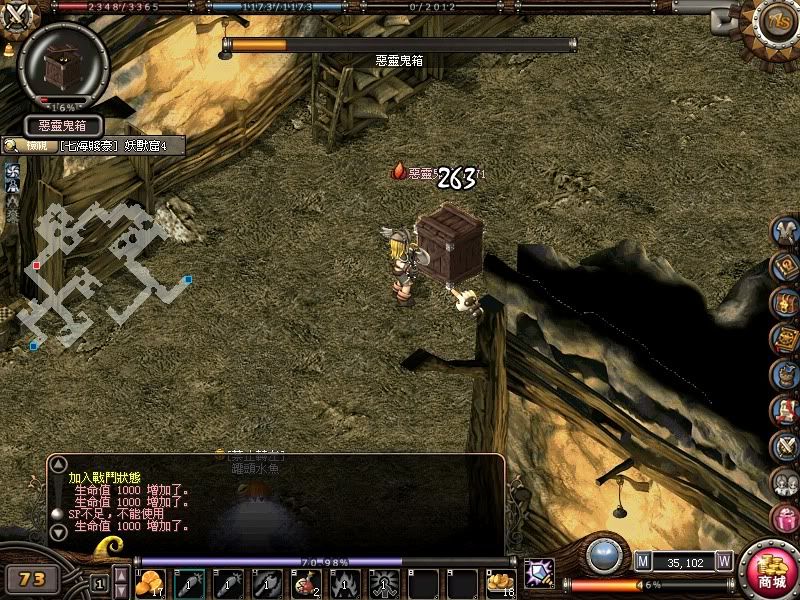The width and height of the screenshot is (800, 600).
Task: Click the bell icon below the emblem
Action: pyautogui.click(x=10, y=48)
